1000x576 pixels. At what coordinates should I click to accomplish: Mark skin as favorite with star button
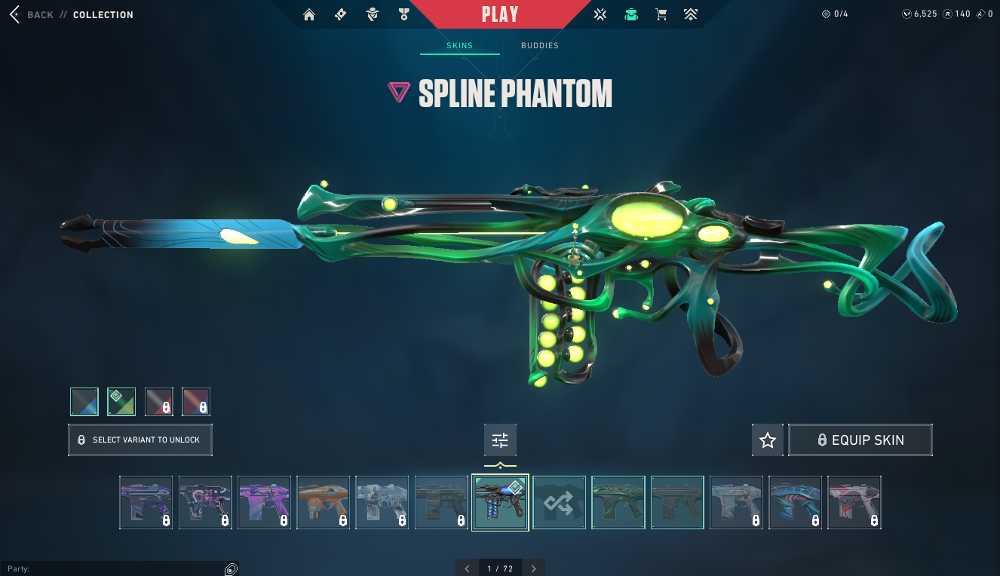pos(768,440)
